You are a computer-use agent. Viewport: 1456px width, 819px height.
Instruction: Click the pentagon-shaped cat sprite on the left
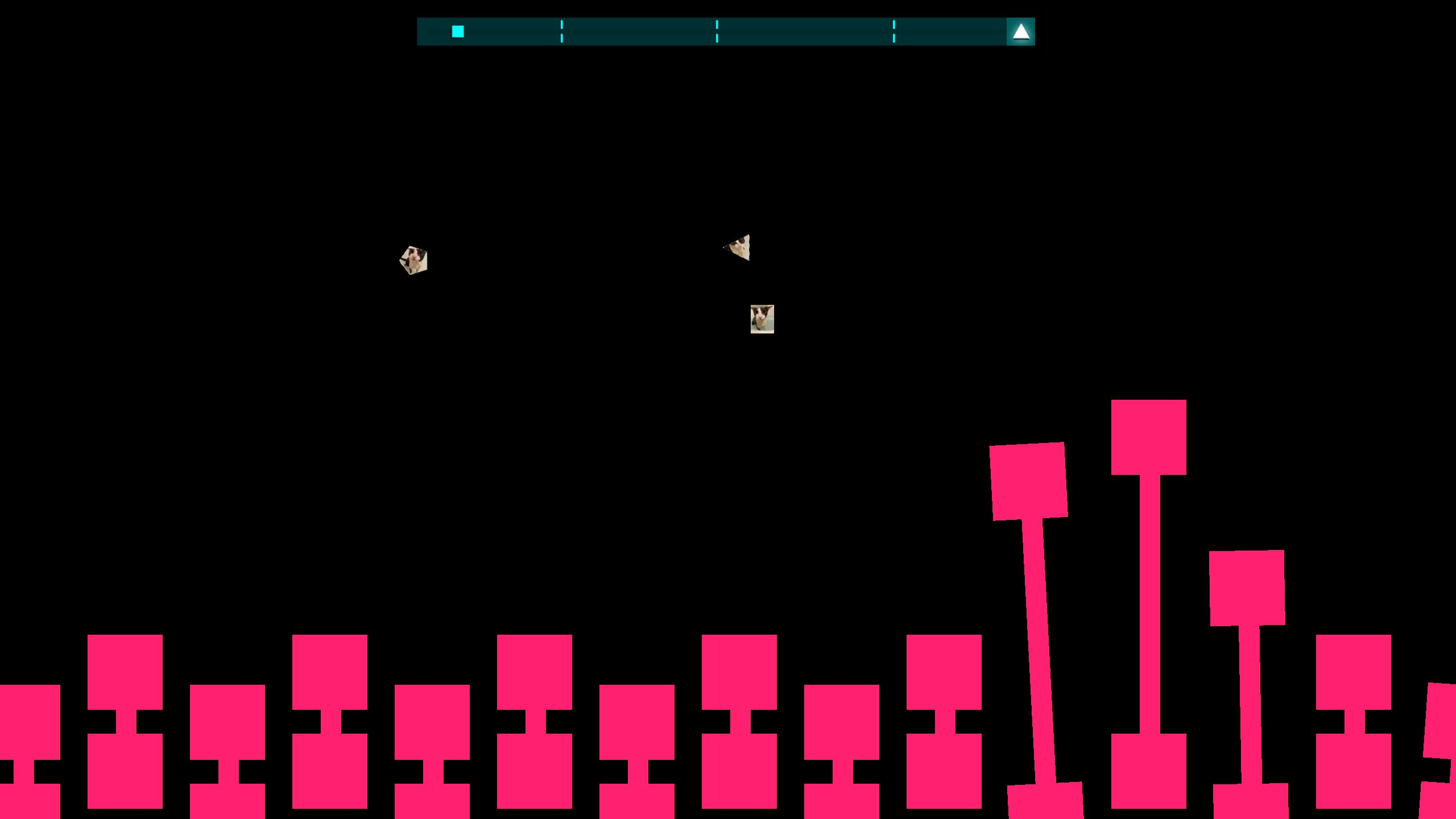[415, 260]
